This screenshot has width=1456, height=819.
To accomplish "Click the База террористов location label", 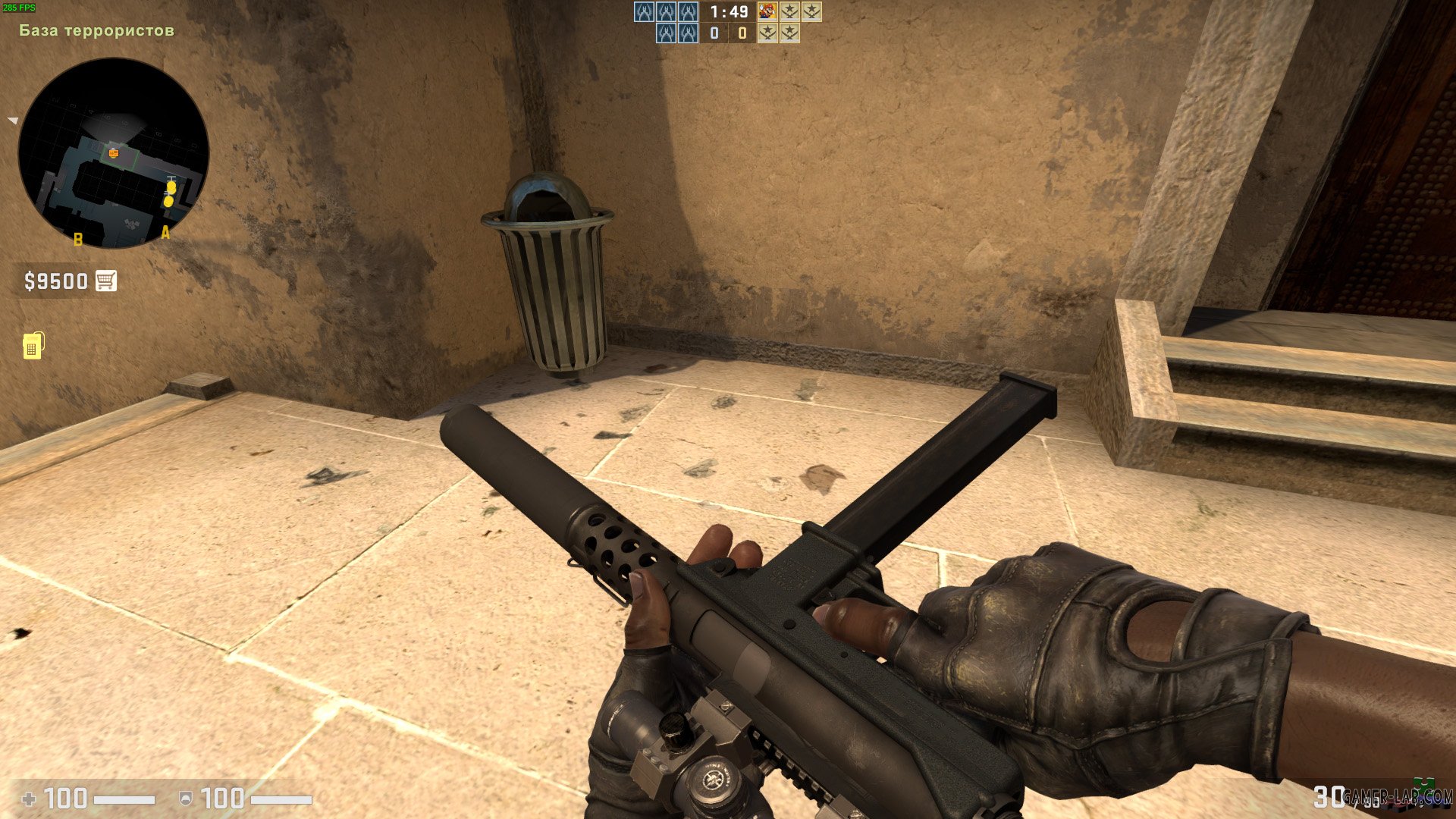I will (x=97, y=30).
